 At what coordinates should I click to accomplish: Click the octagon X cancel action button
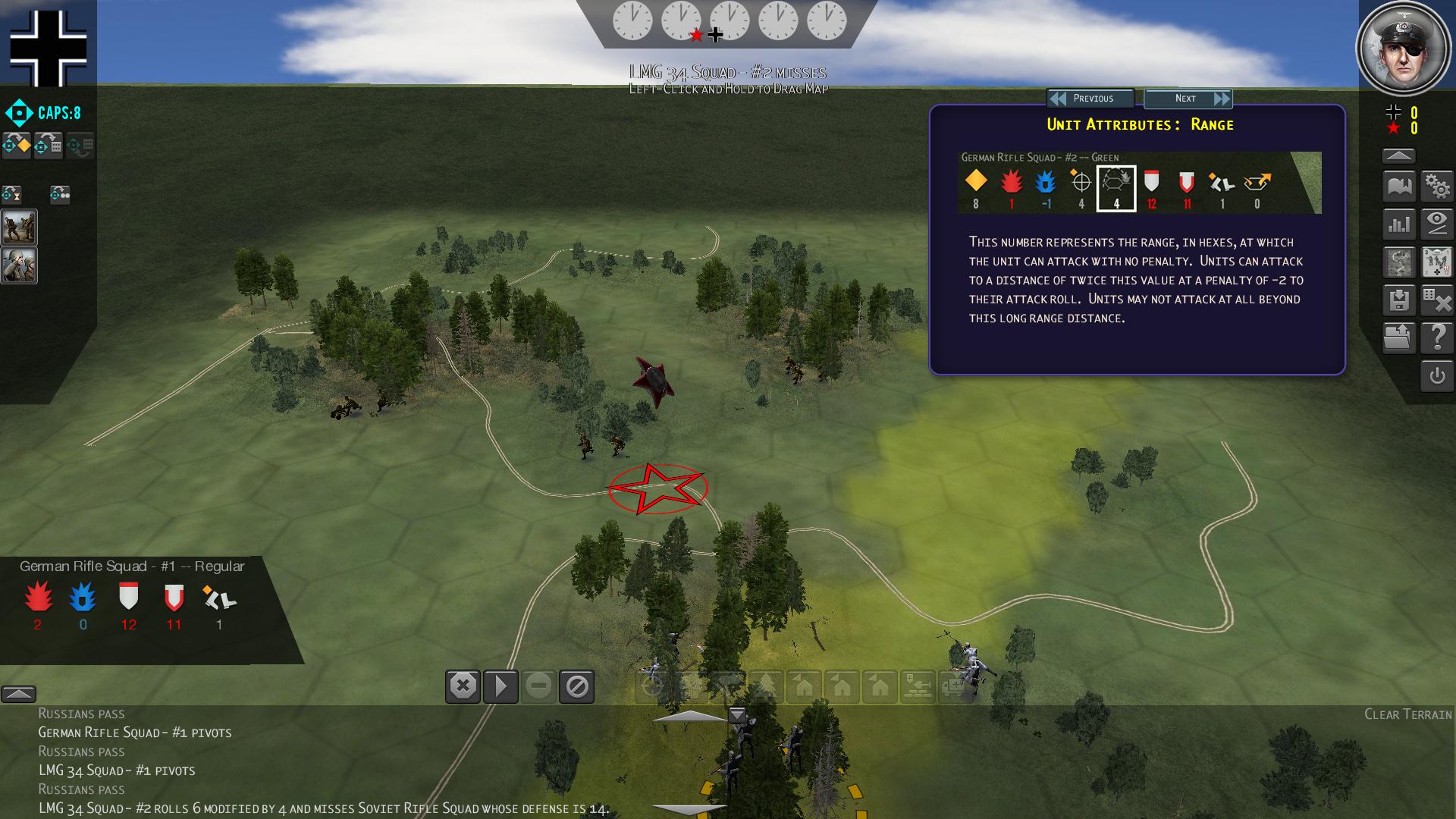(x=463, y=686)
